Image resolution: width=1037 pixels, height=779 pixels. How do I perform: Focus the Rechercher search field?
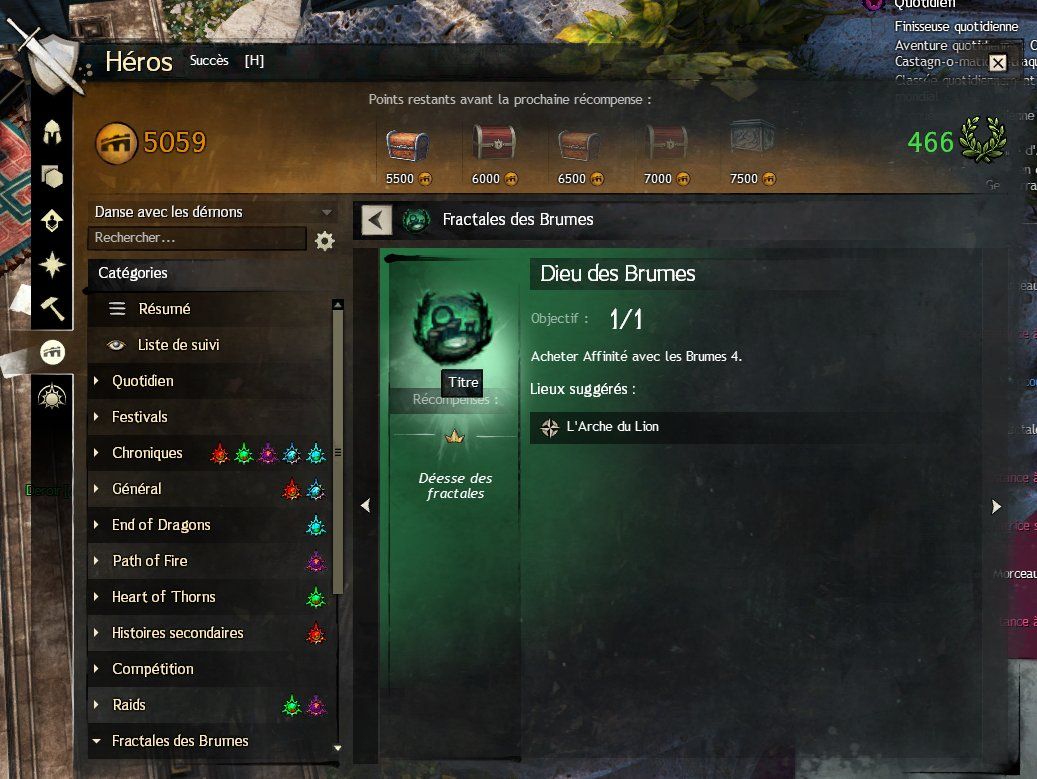(196, 238)
